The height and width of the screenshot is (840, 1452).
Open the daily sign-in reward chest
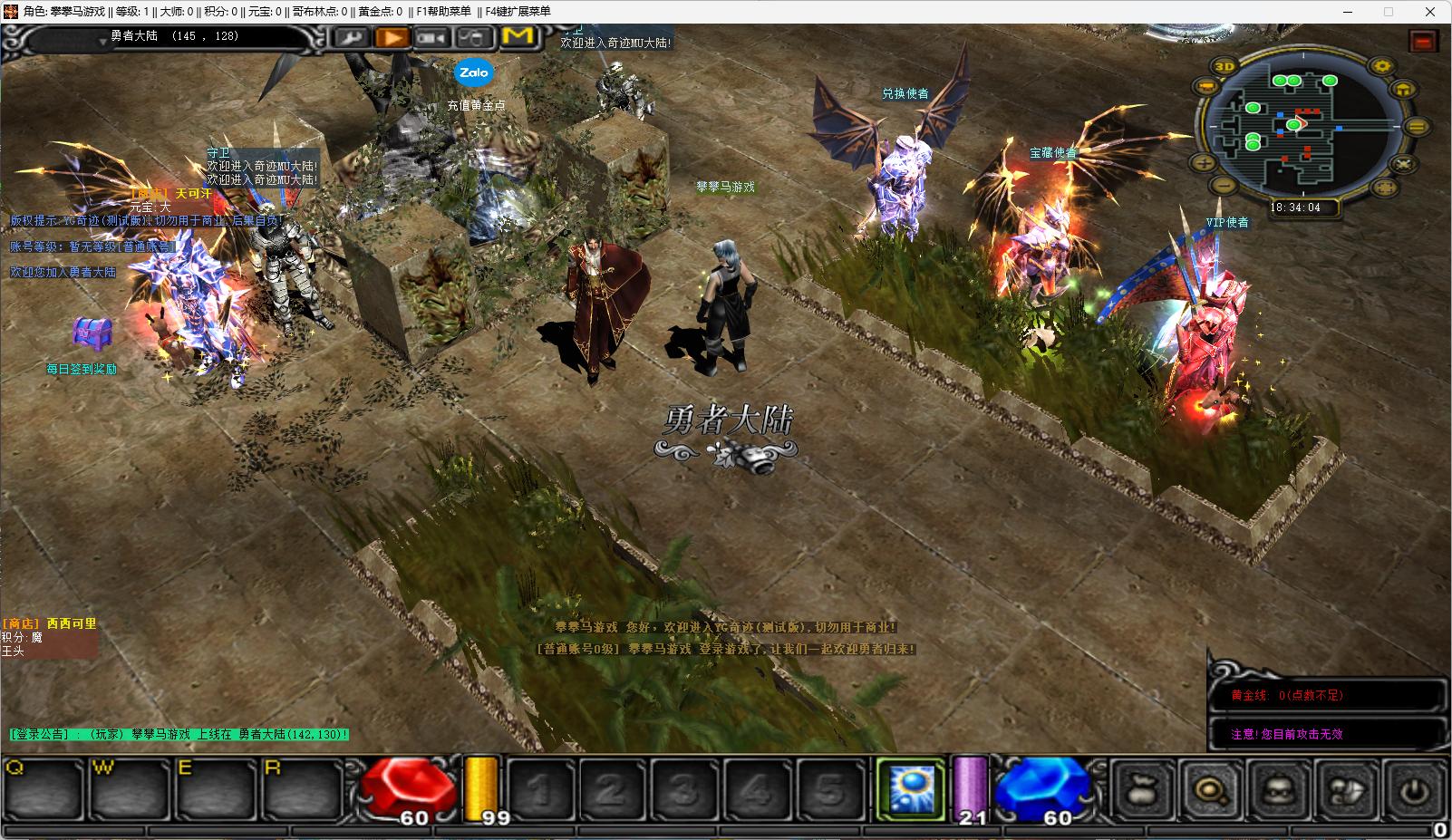(x=92, y=334)
